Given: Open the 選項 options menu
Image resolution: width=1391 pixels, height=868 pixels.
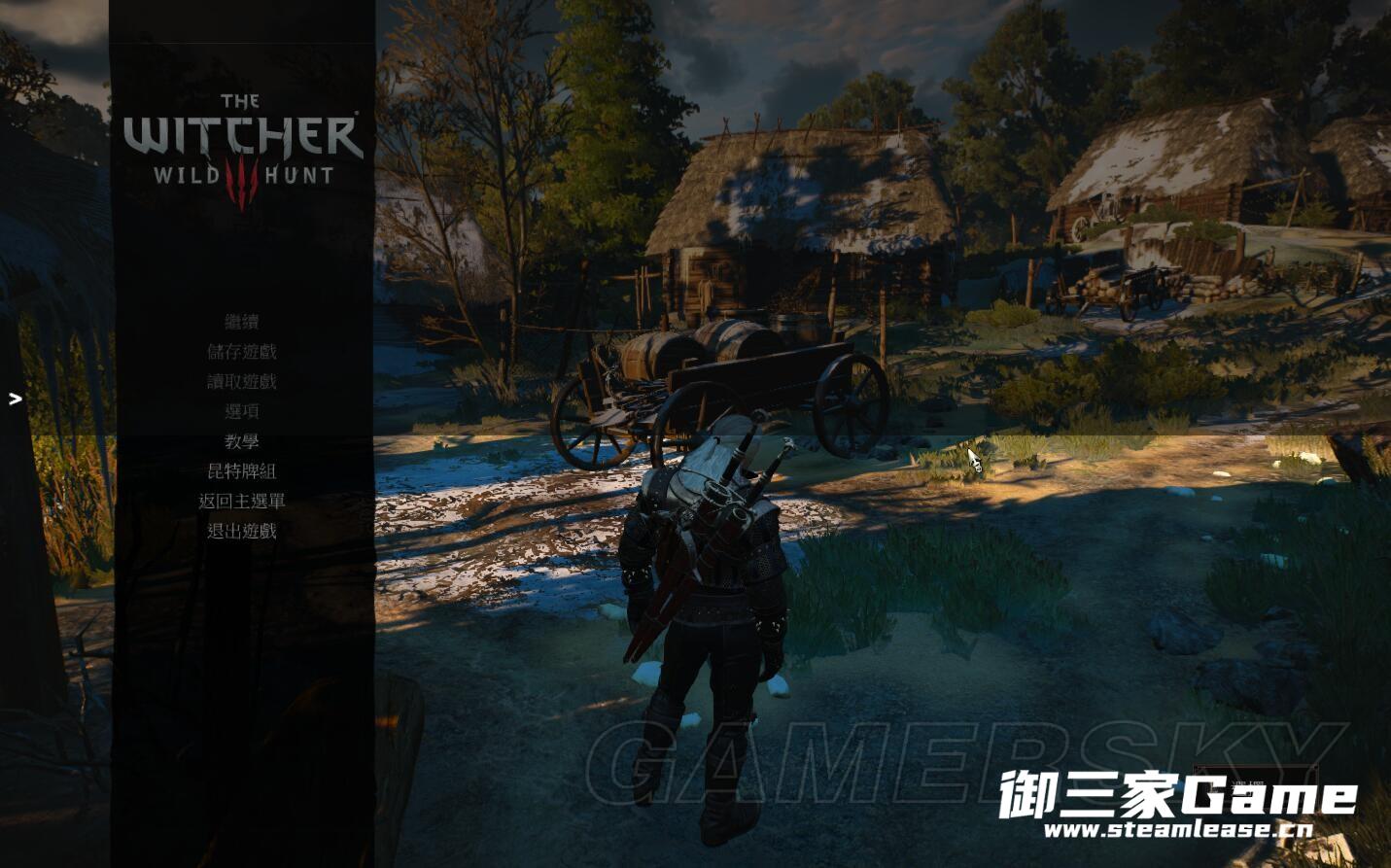Looking at the screenshot, I should [242, 412].
